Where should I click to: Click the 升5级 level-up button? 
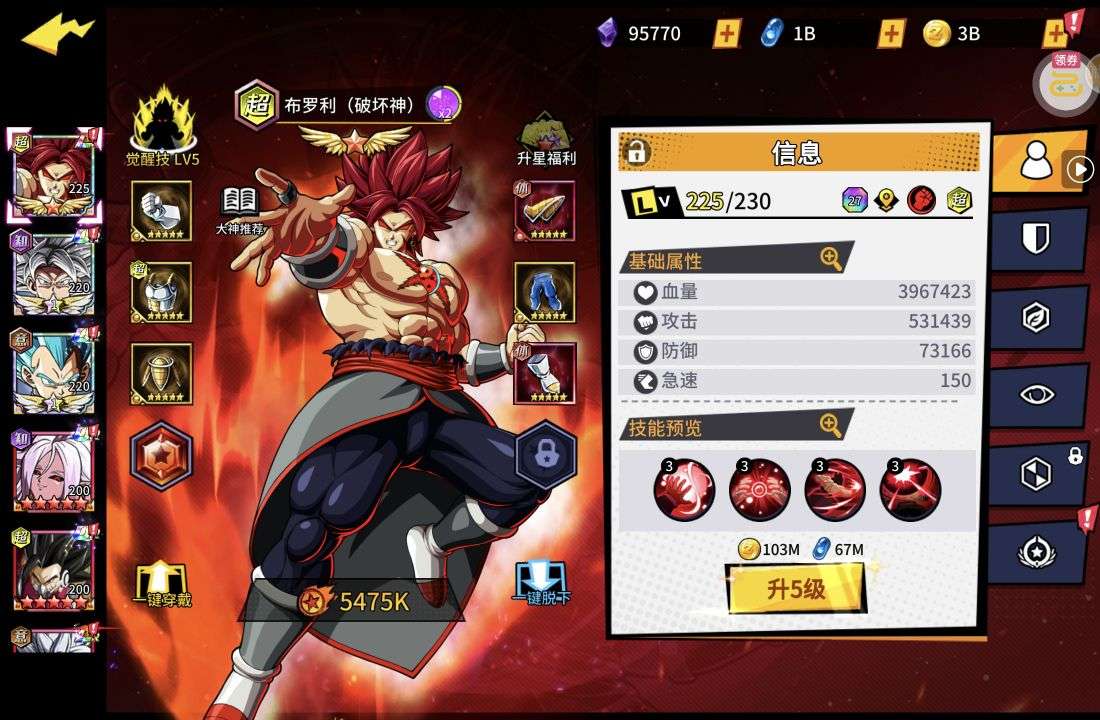pyautogui.click(x=796, y=589)
